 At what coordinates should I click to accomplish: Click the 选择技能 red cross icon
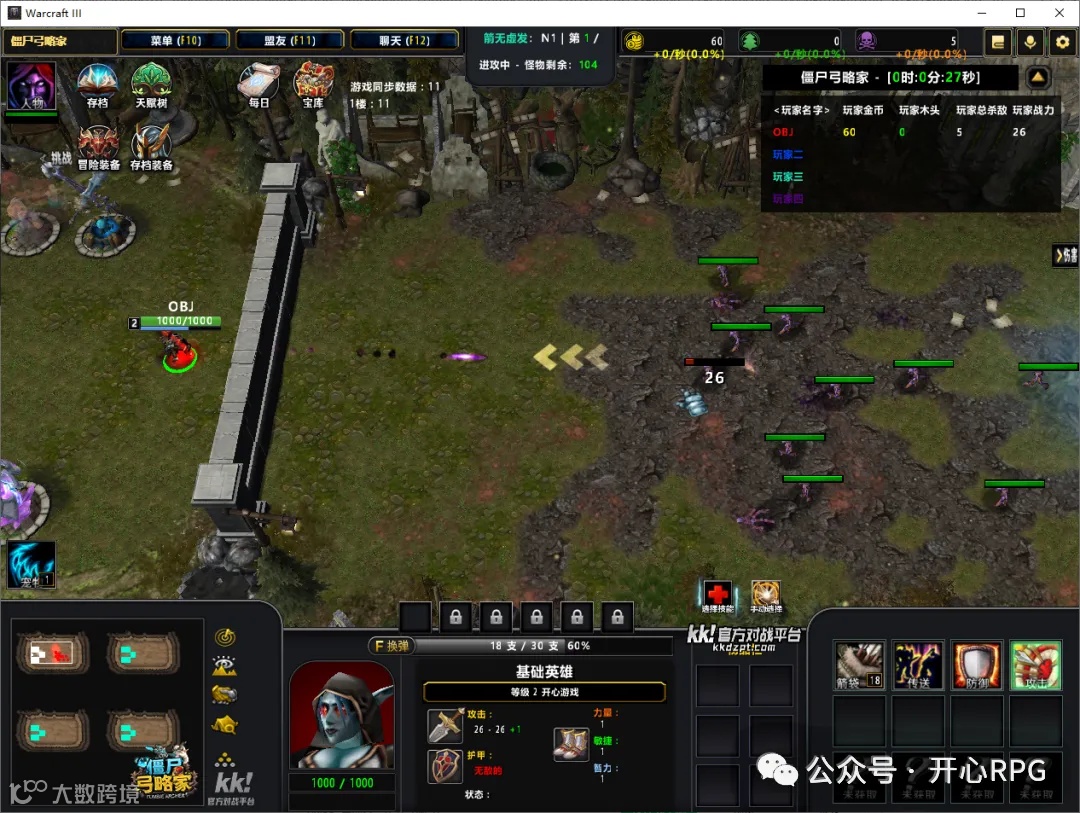tap(717, 595)
